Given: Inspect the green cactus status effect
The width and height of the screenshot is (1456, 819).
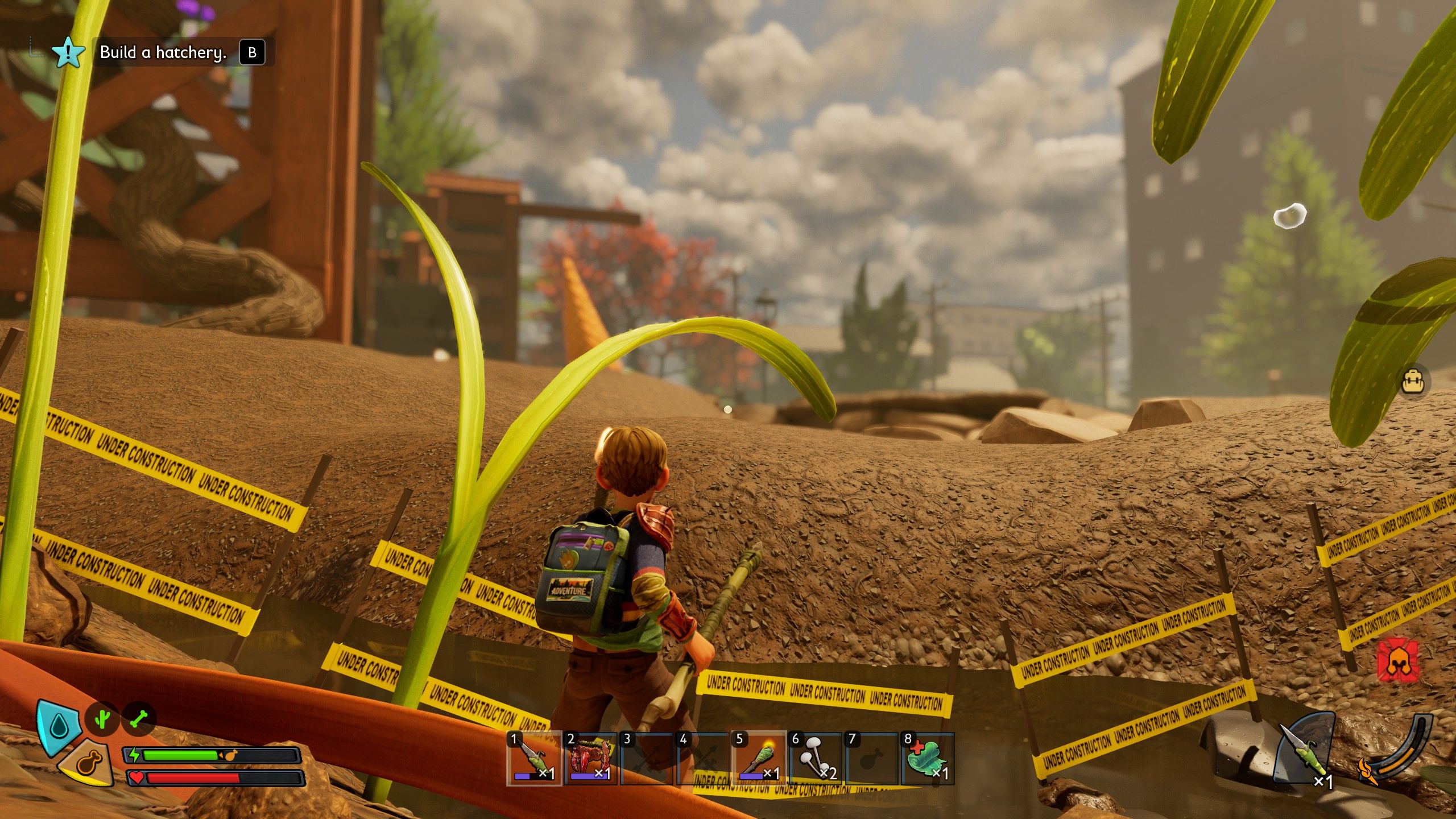Looking at the screenshot, I should tap(102, 719).
